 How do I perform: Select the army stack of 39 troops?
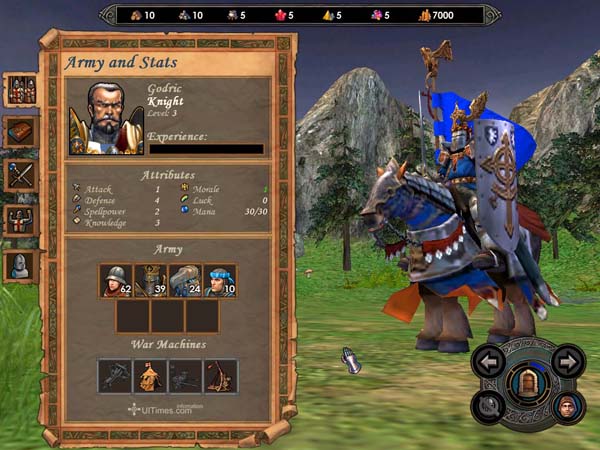150,281
